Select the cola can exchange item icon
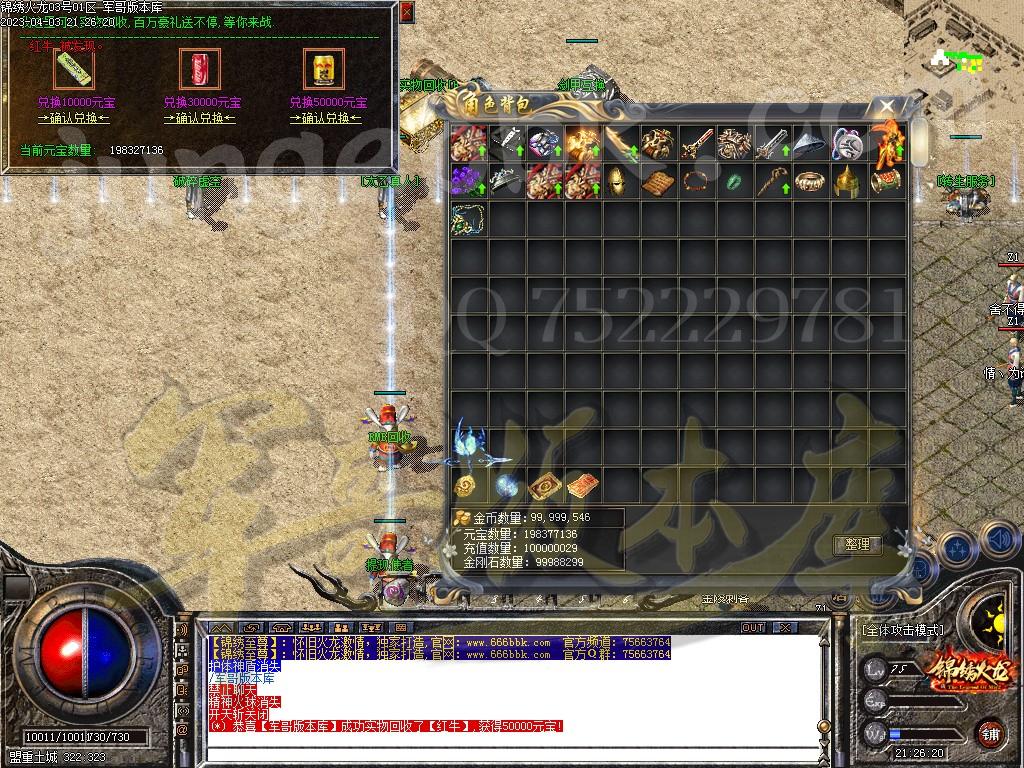Viewport: 1024px width, 768px height. [199, 69]
